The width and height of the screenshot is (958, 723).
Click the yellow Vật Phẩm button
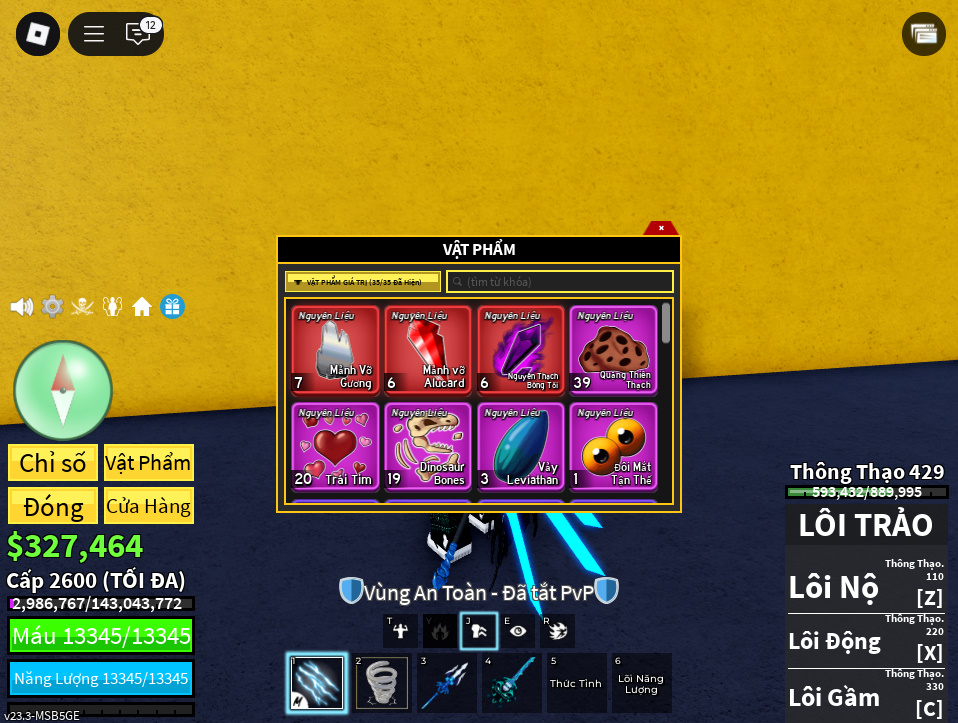pos(148,463)
